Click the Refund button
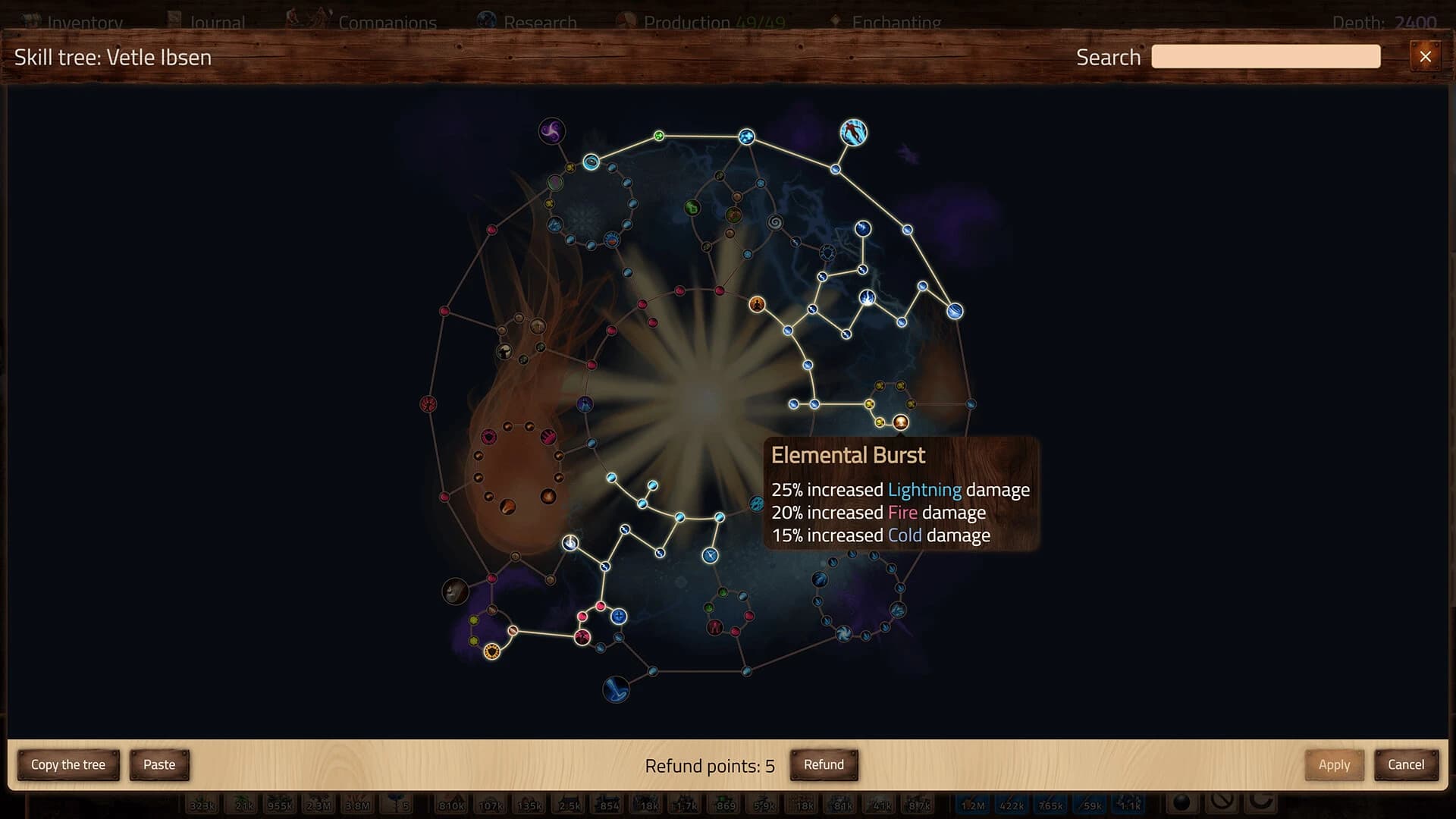 pyautogui.click(x=824, y=765)
